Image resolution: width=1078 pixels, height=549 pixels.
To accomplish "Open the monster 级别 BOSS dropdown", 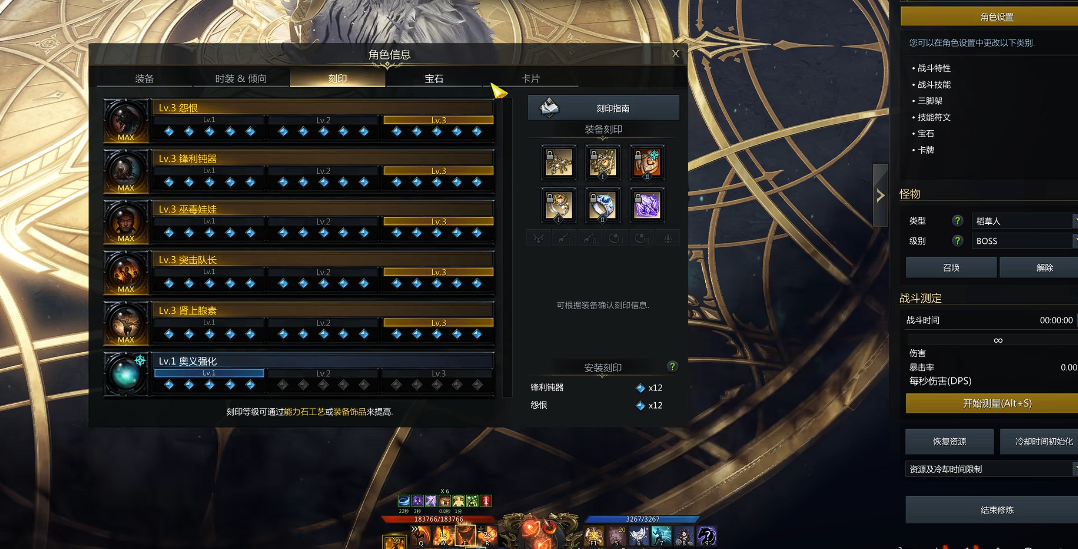I will coord(1022,241).
